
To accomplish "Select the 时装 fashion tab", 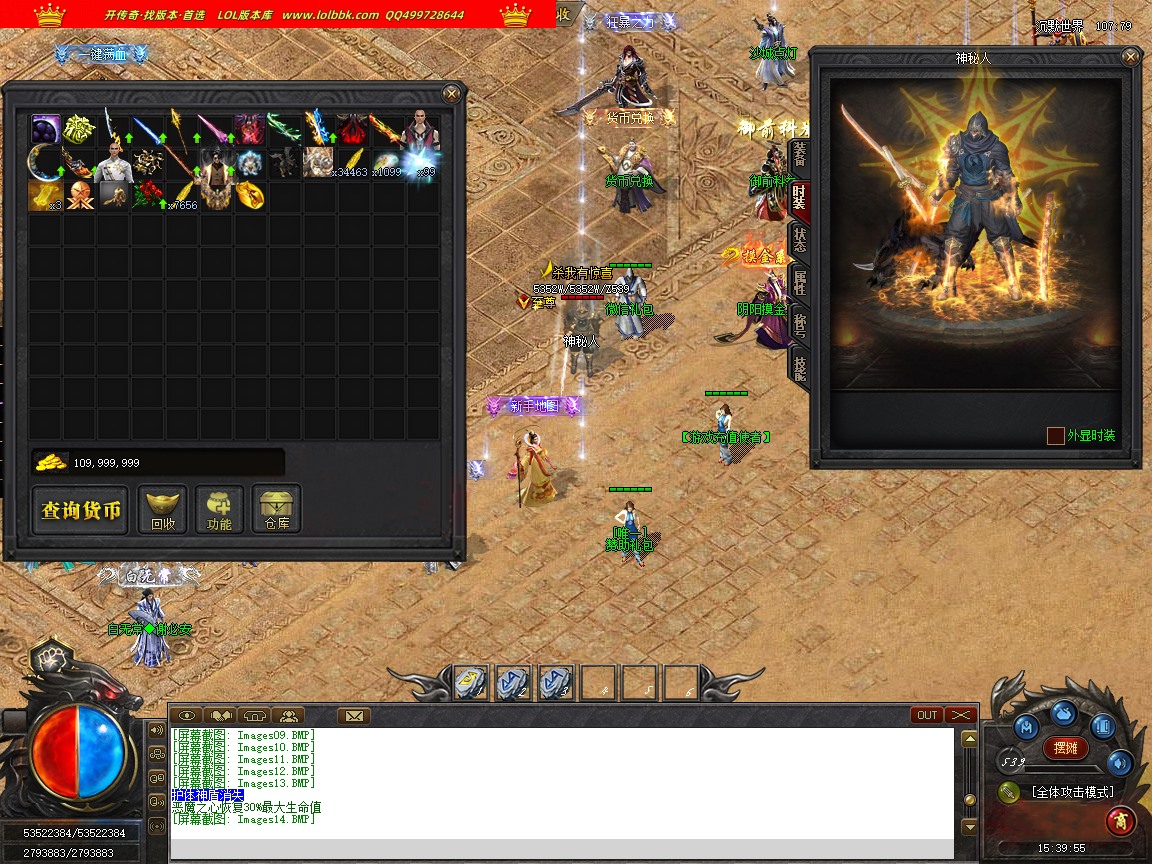I will [799, 197].
